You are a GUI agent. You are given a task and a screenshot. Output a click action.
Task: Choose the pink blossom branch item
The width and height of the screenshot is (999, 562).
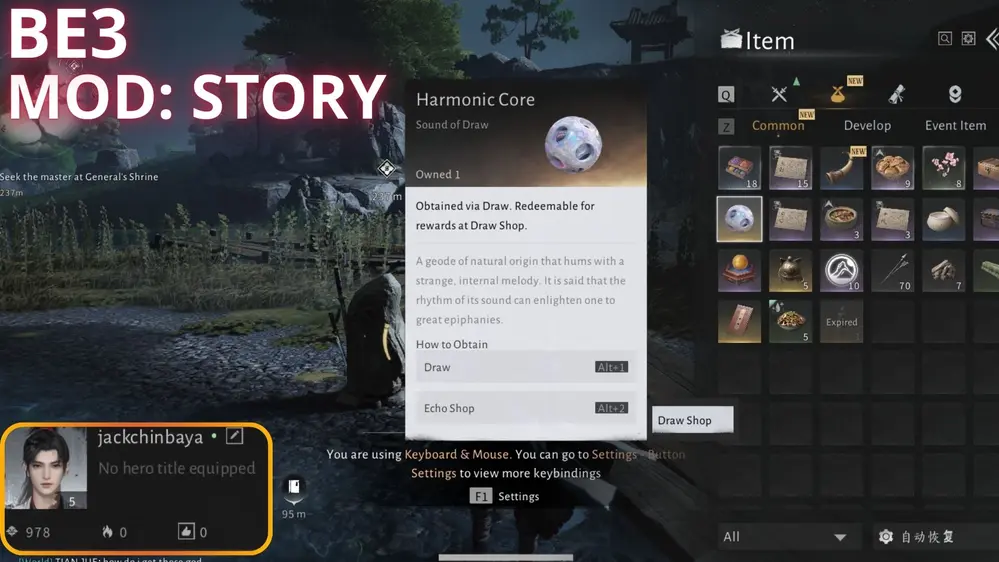click(943, 168)
